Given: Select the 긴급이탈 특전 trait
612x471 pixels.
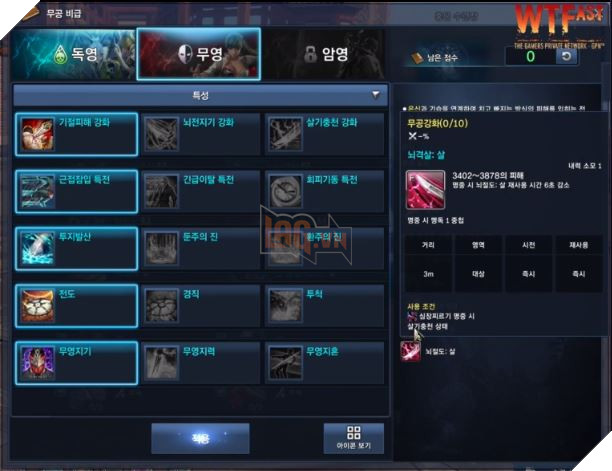Looking at the screenshot, I should [200, 190].
